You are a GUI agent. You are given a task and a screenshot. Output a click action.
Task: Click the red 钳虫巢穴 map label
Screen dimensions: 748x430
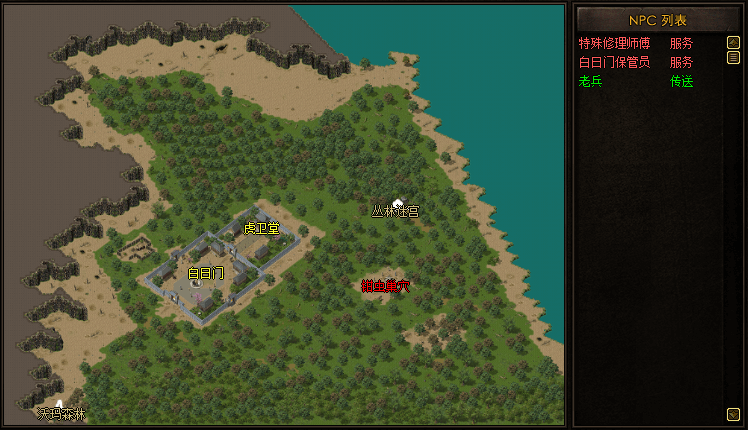coord(386,286)
